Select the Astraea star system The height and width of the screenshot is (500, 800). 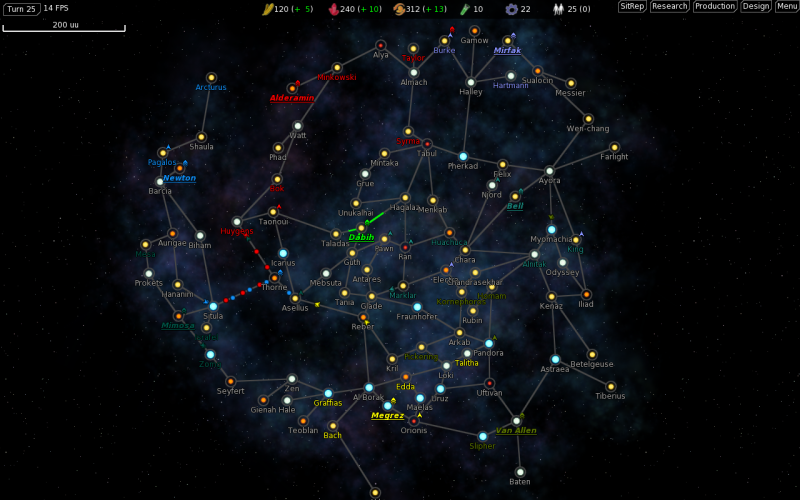coord(555,359)
